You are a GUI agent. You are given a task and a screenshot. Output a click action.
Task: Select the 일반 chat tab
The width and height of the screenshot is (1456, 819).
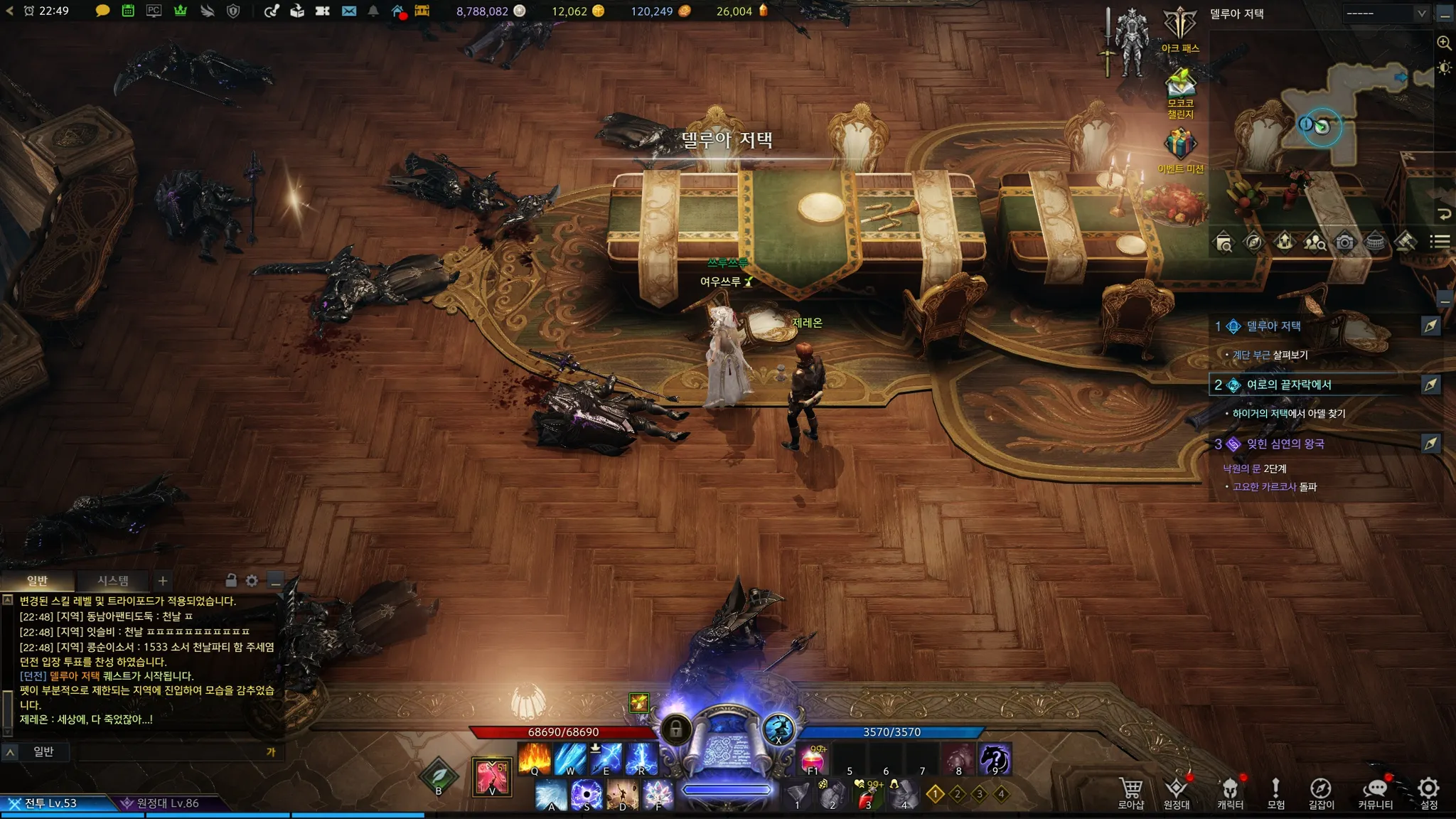(x=37, y=581)
